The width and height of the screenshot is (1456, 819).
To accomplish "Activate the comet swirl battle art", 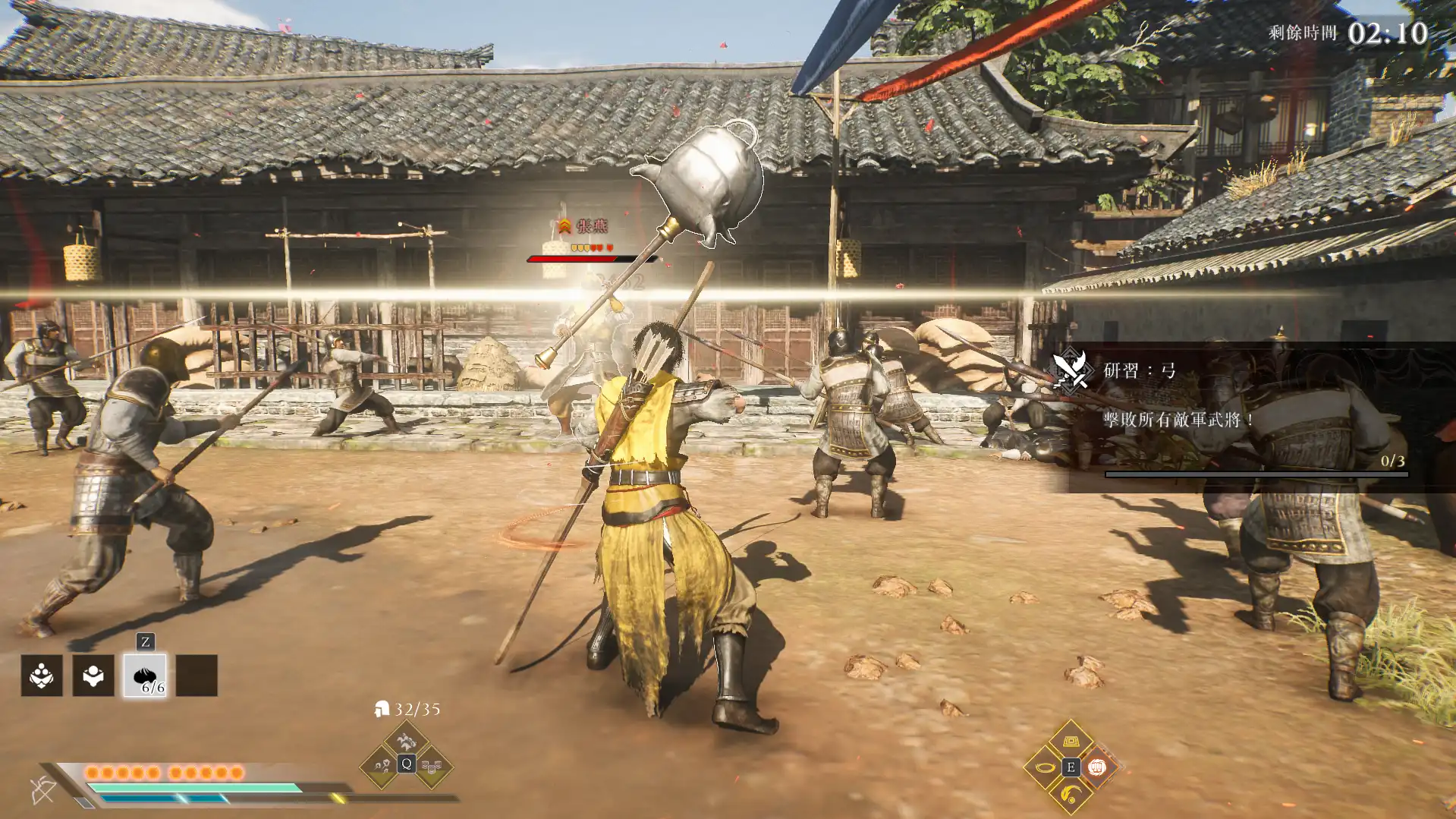I will point(1071,795).
